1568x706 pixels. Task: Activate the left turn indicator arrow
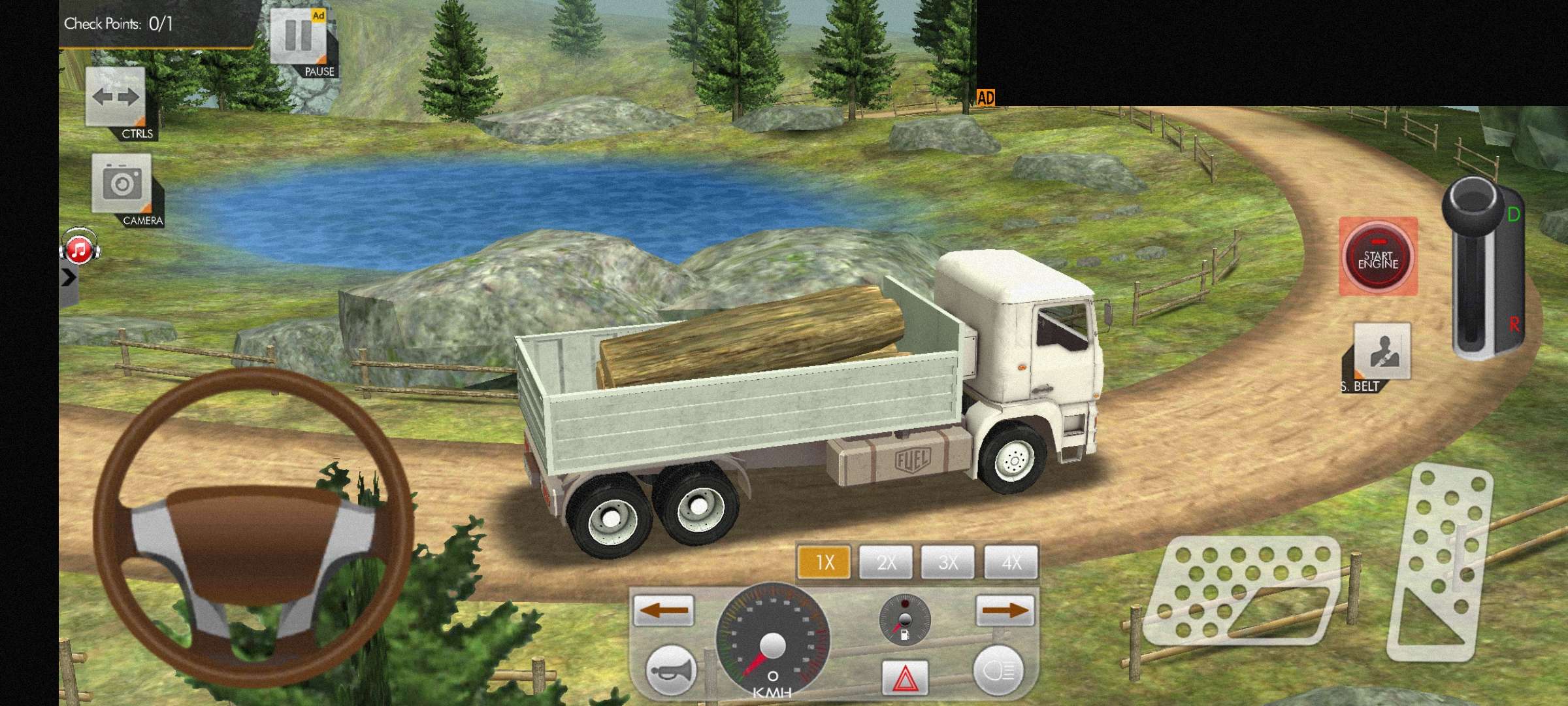tap(663, 611)
